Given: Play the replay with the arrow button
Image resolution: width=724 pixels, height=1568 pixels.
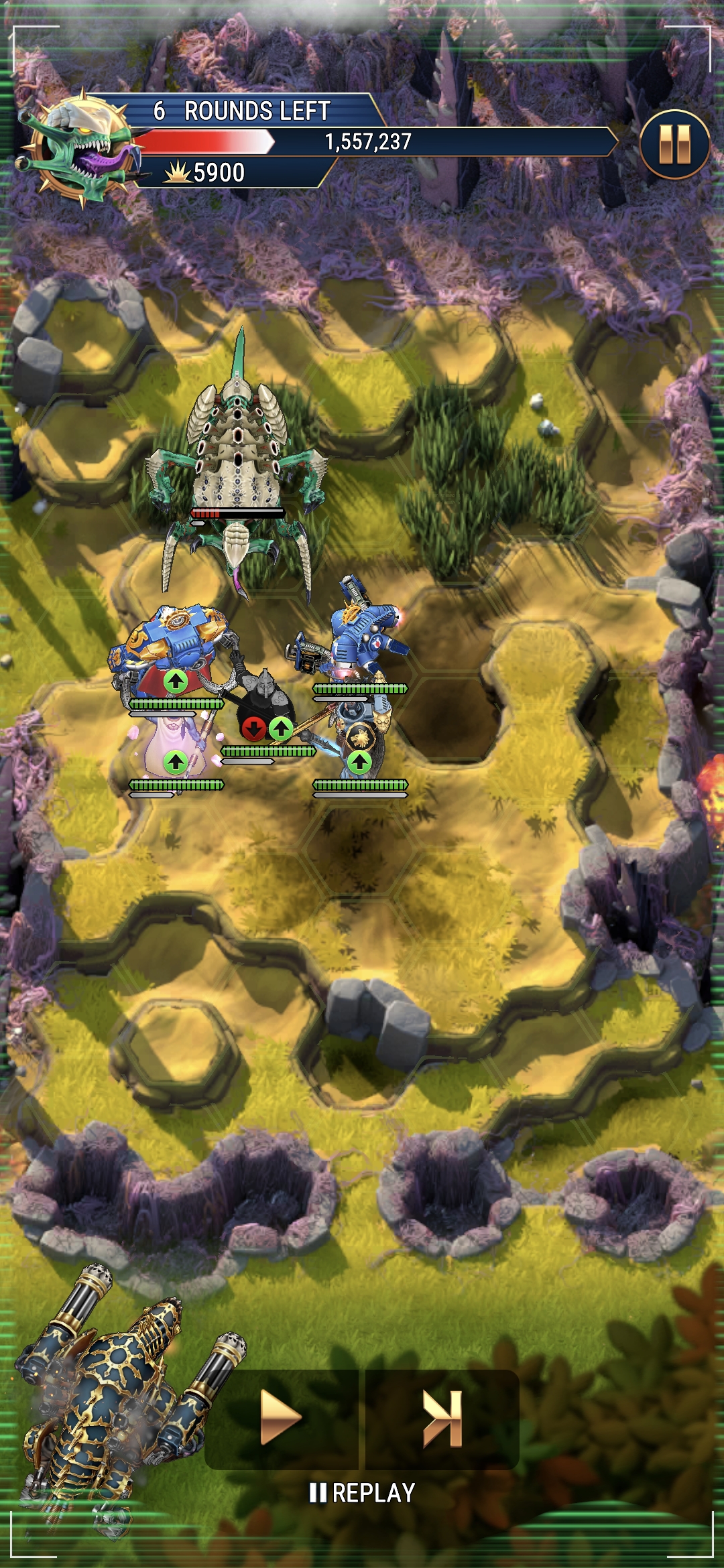Looking at the screenshot, I should click(281, 1417).
